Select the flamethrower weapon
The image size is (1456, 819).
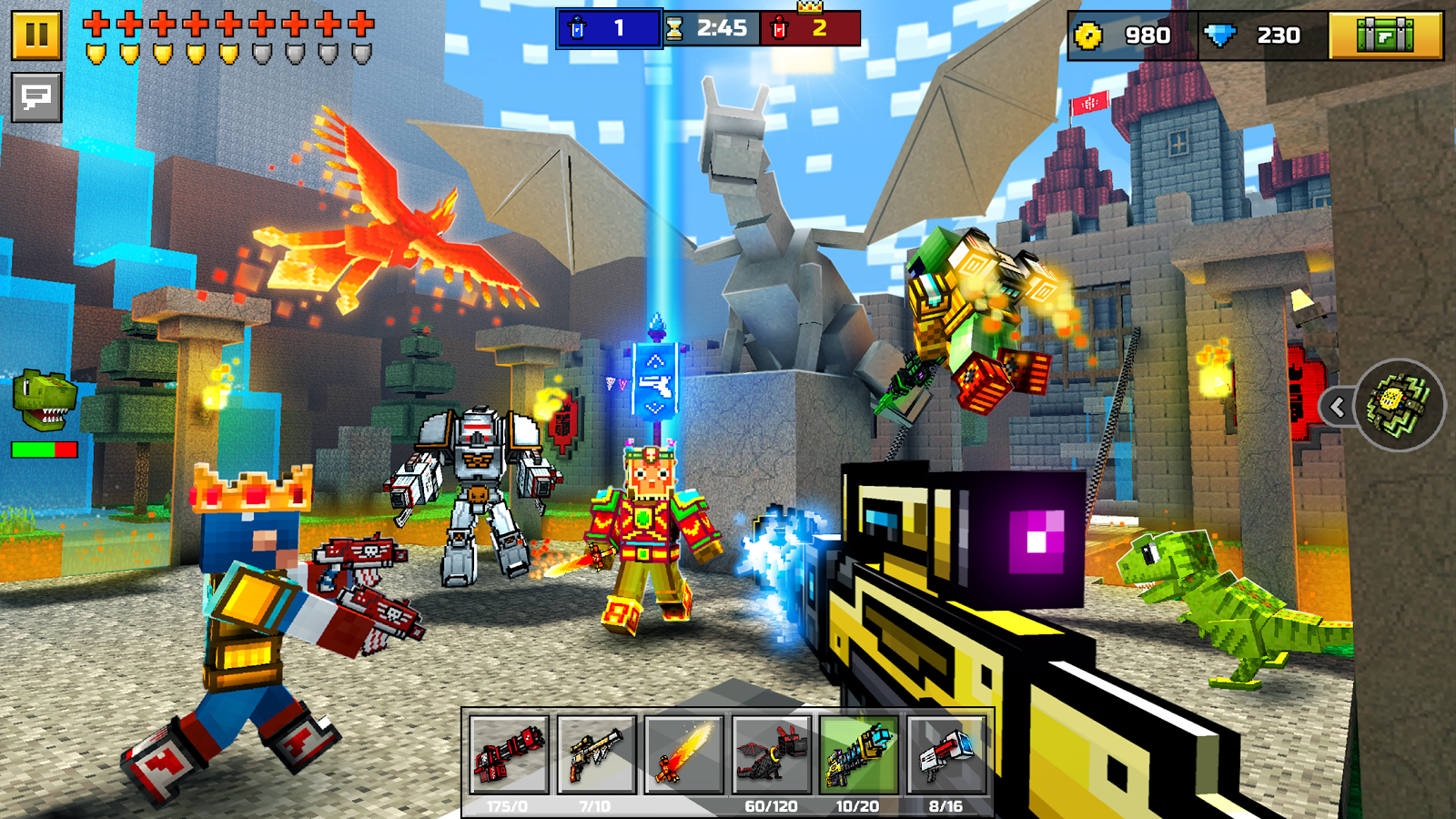coord(683,753)
